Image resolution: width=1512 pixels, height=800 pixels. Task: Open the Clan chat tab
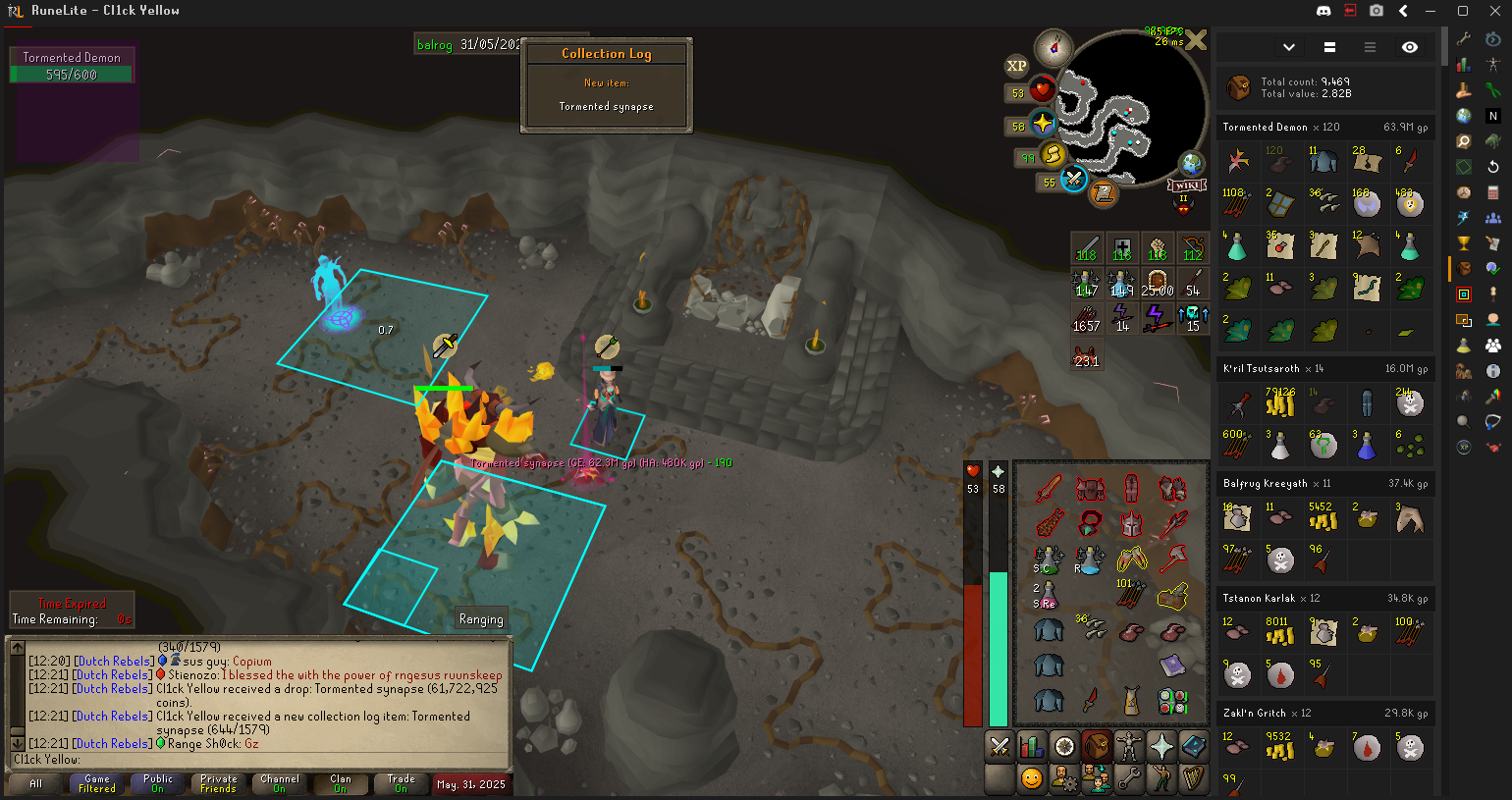(x=340, y=783)
